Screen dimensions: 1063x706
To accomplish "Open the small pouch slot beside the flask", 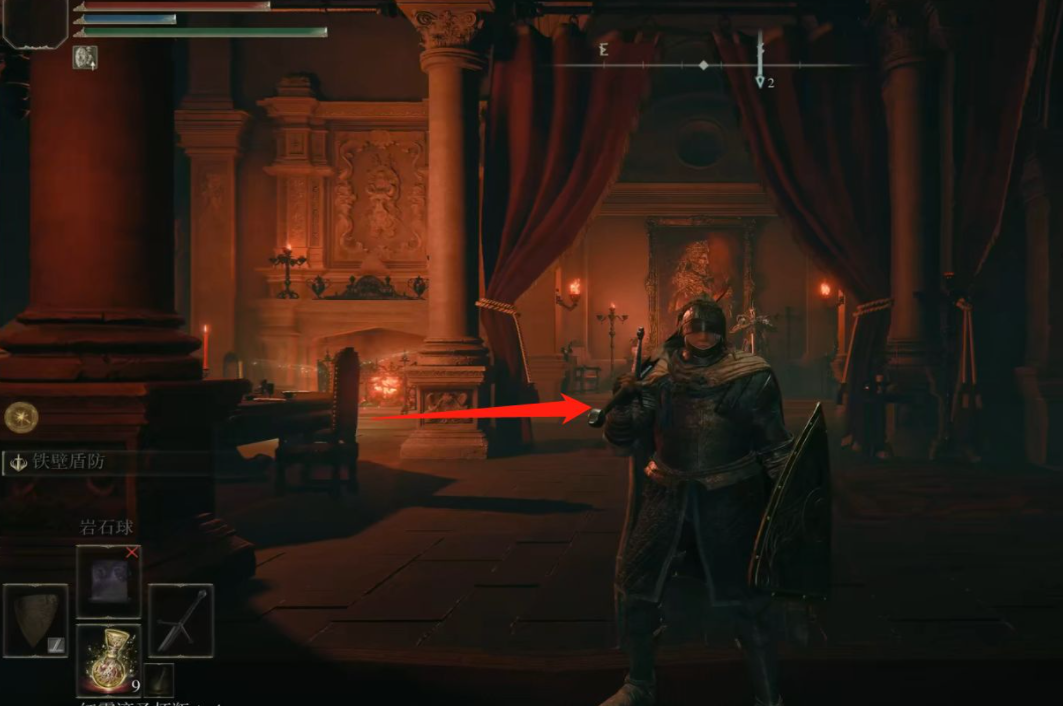I will pos(159,679).
